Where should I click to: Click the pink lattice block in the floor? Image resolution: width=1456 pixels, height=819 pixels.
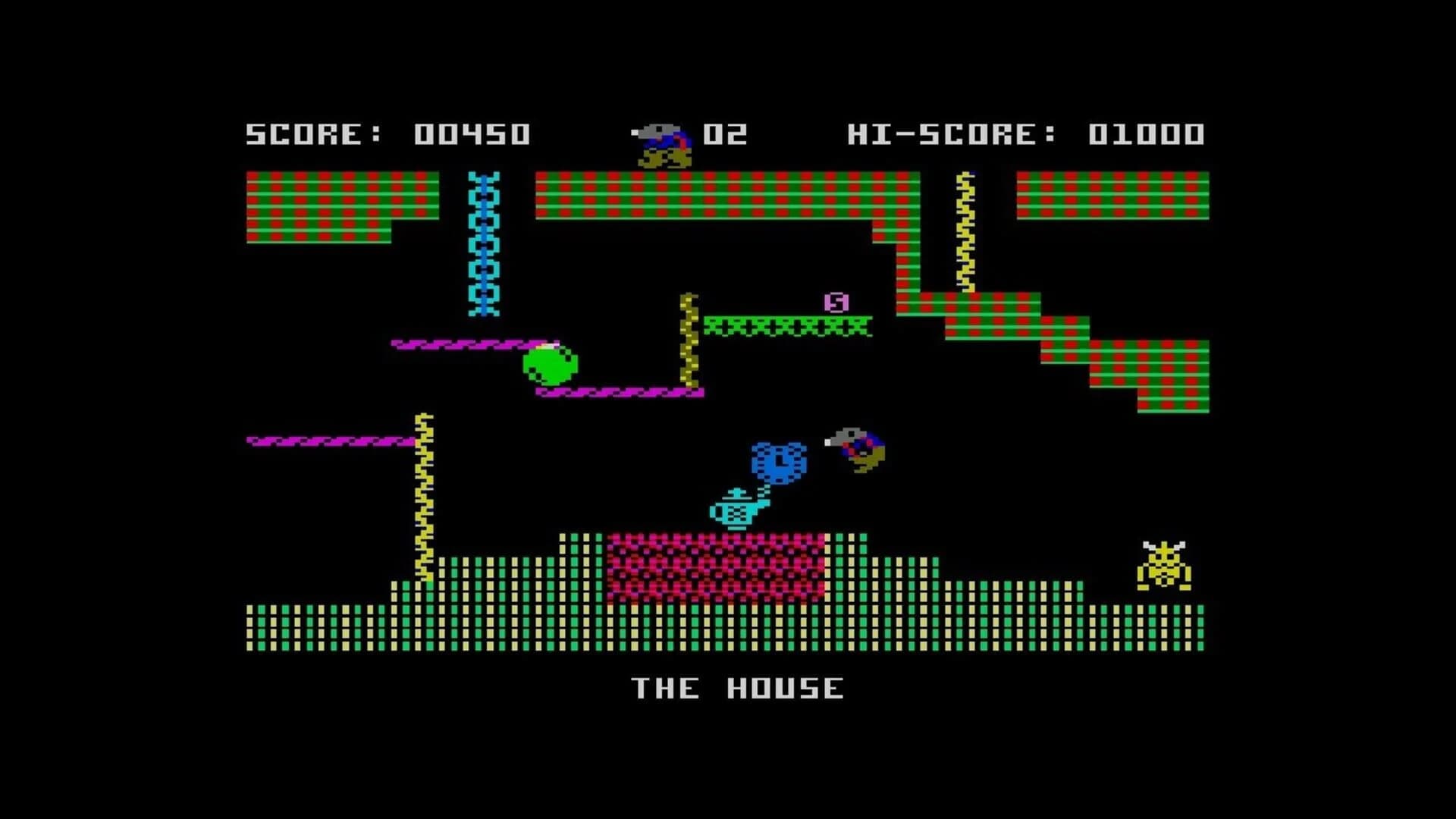[x=717, y=565]
